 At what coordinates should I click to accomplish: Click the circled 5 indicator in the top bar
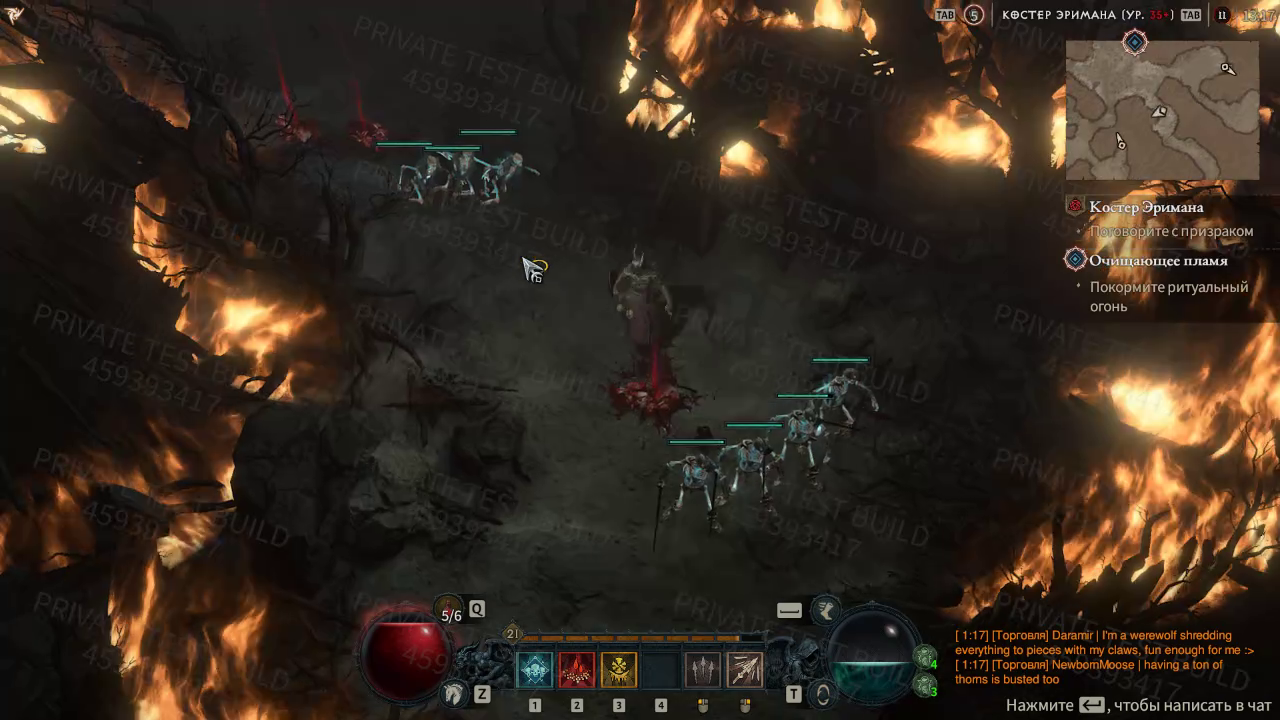click(973, 15)
